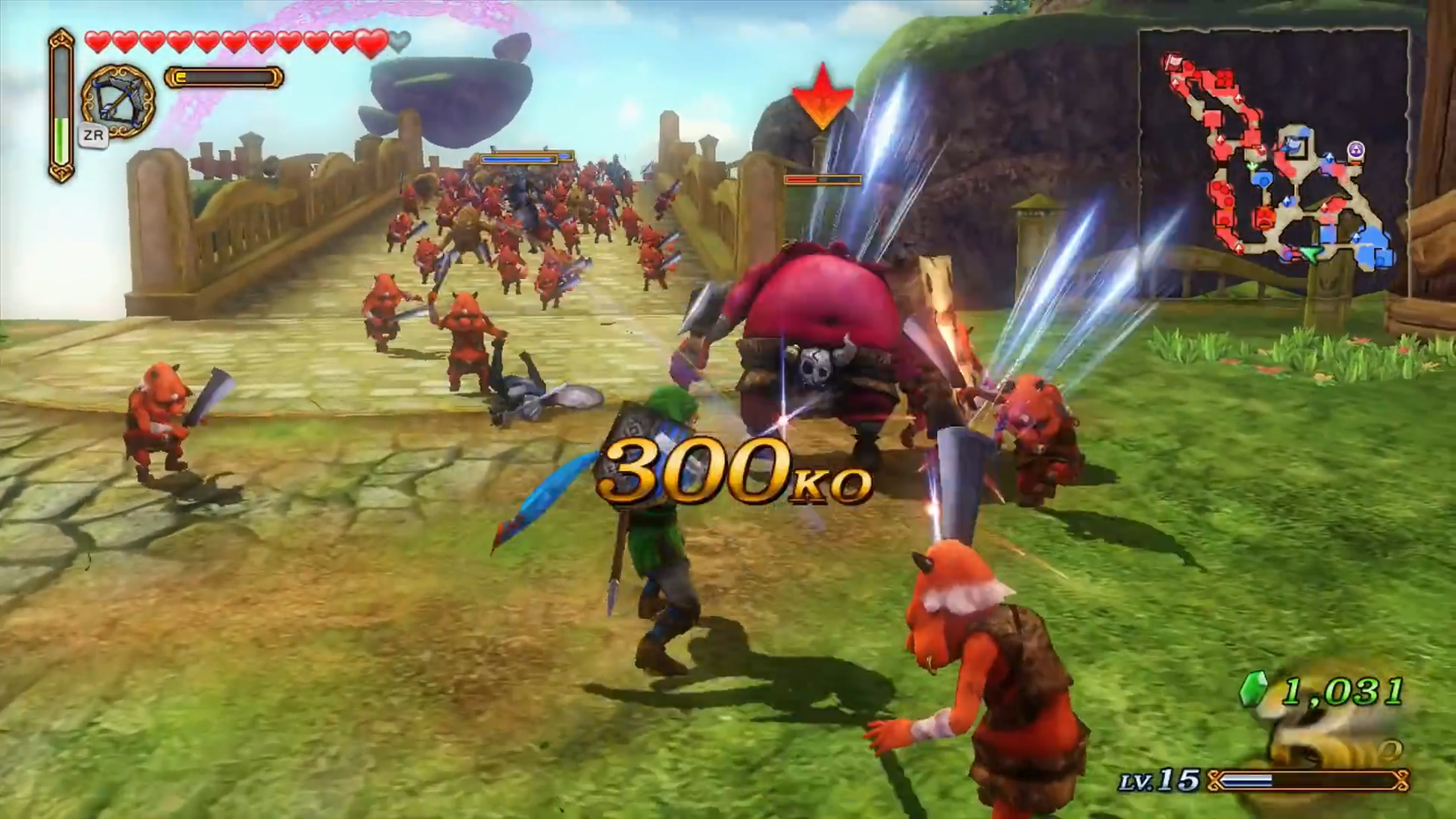Select the green player arrow on the minimap

[x=1312, y=253]
